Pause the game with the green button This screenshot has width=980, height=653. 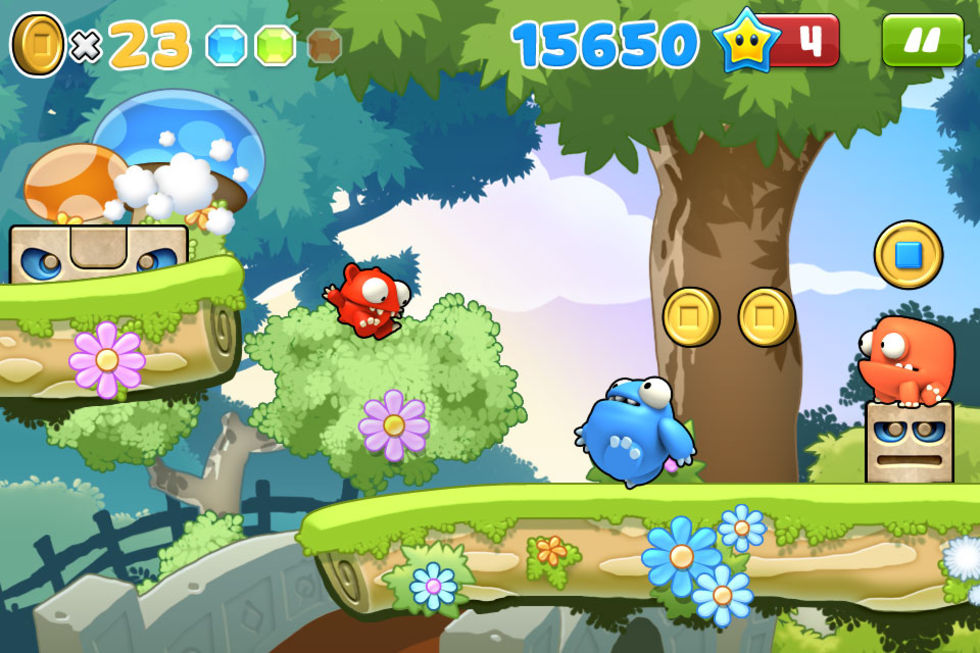[x=922, y=40]
